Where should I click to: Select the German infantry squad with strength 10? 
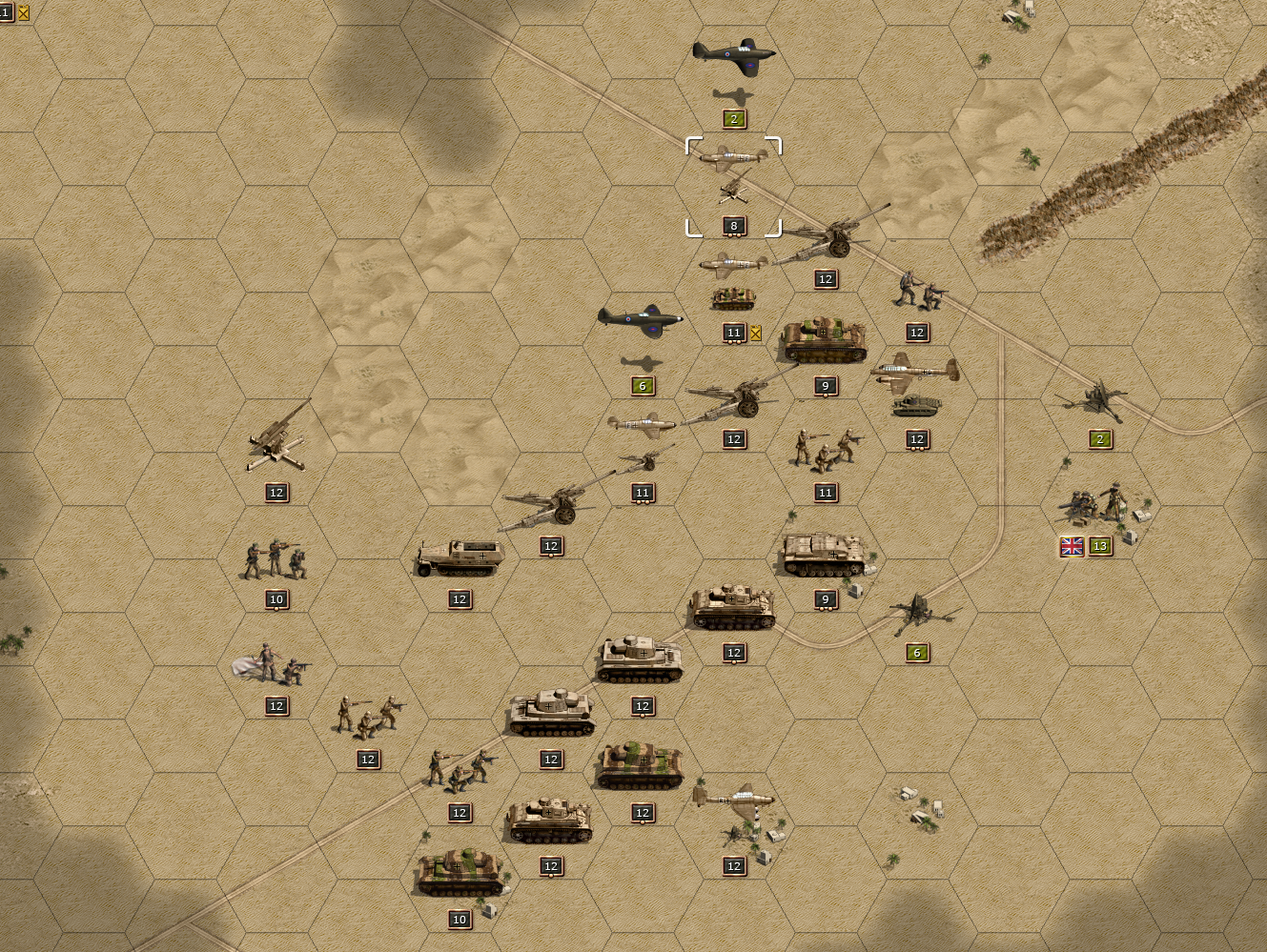pyautogui.click(x=276, y=560)
